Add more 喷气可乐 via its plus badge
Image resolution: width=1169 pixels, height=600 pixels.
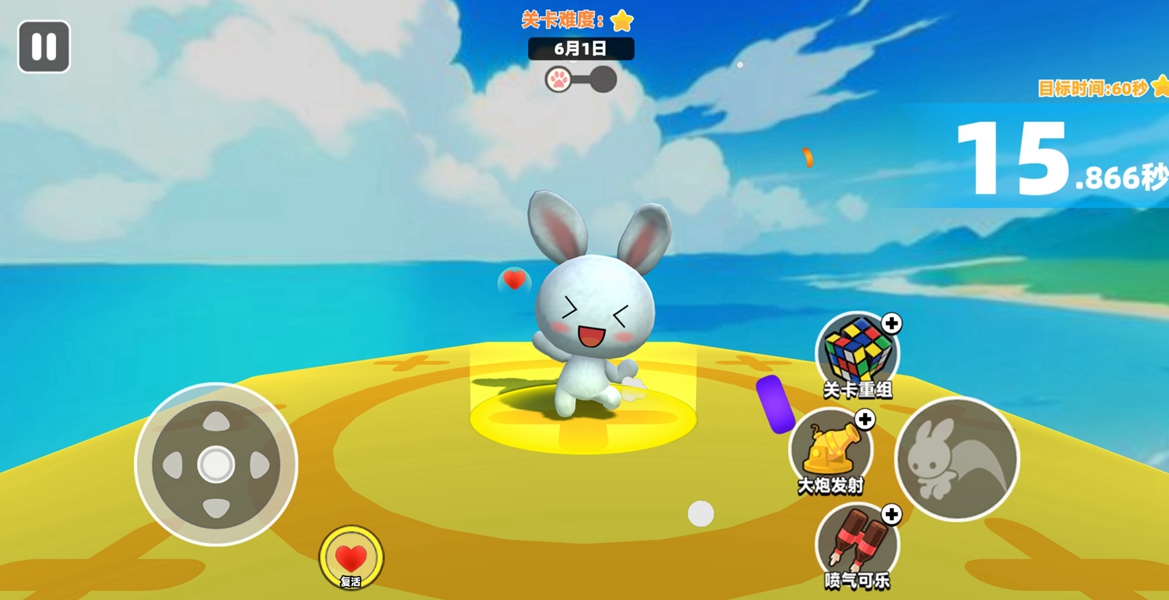(x=891, y=514)
